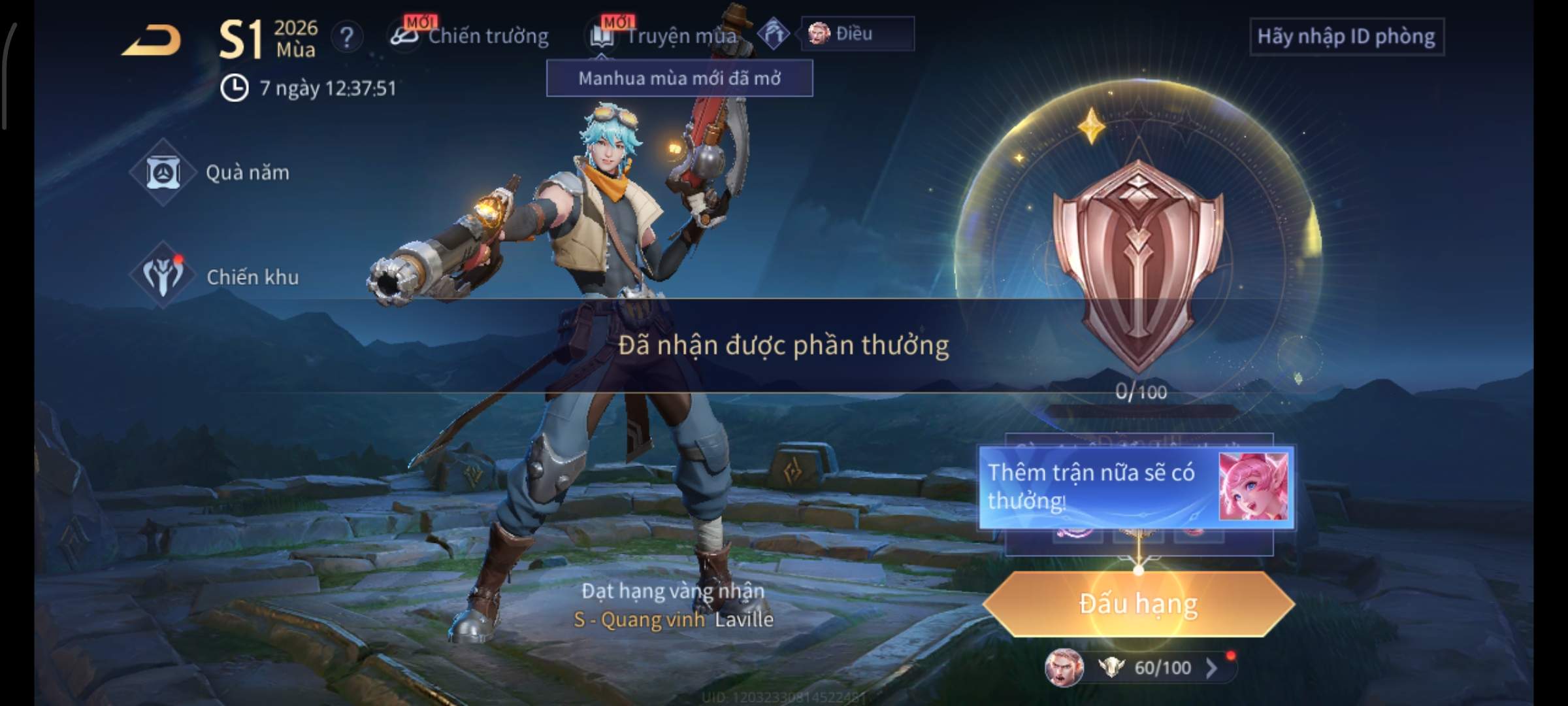The height and width of the screenshot is (706, 1568).
Task: Dismiss the Manhua mùa mới đã mở tooltip
Action: point(679,78)
